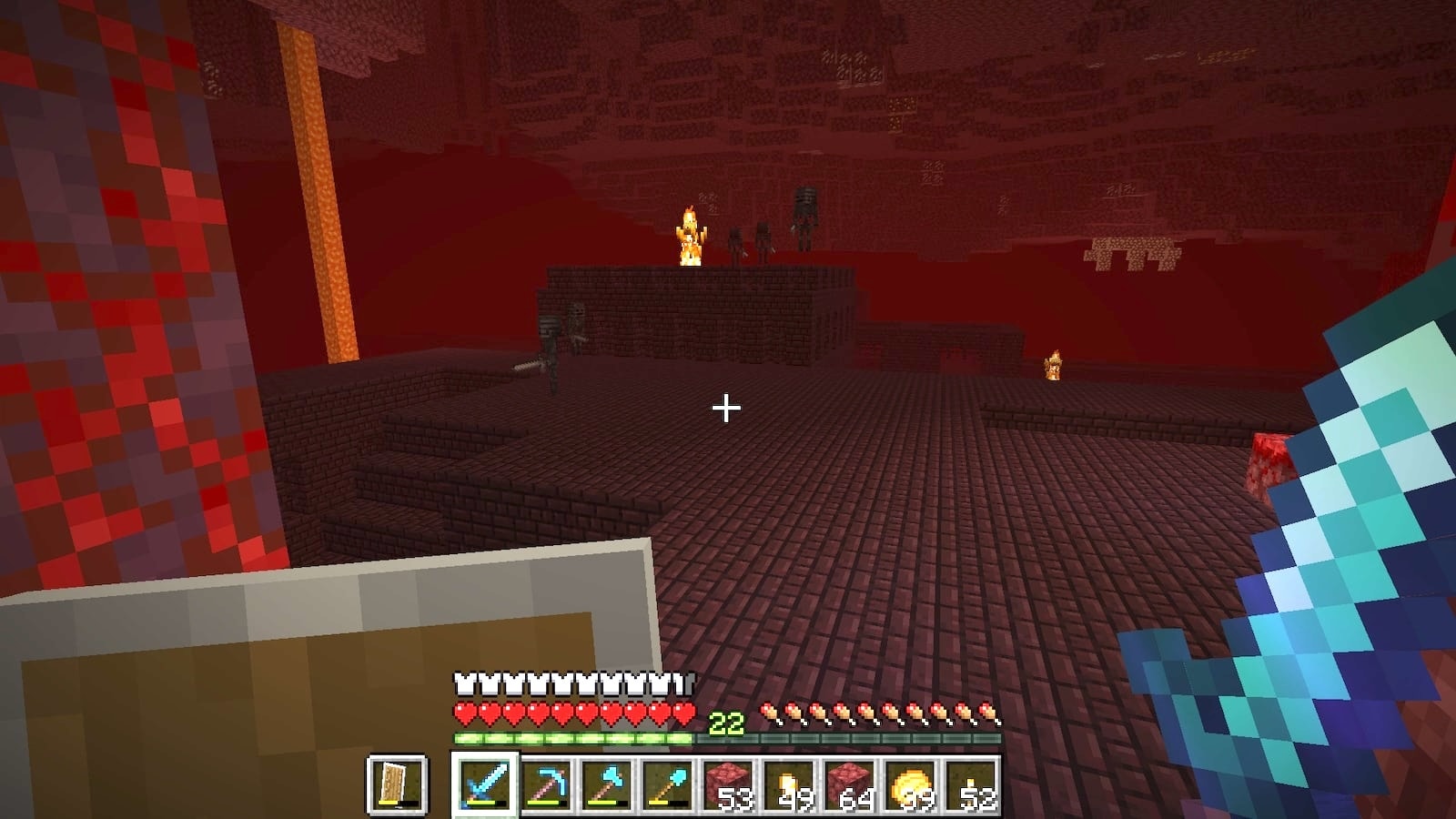
Task: Choose the hotbar stack numbered 49
Action: tap(790, 784)
